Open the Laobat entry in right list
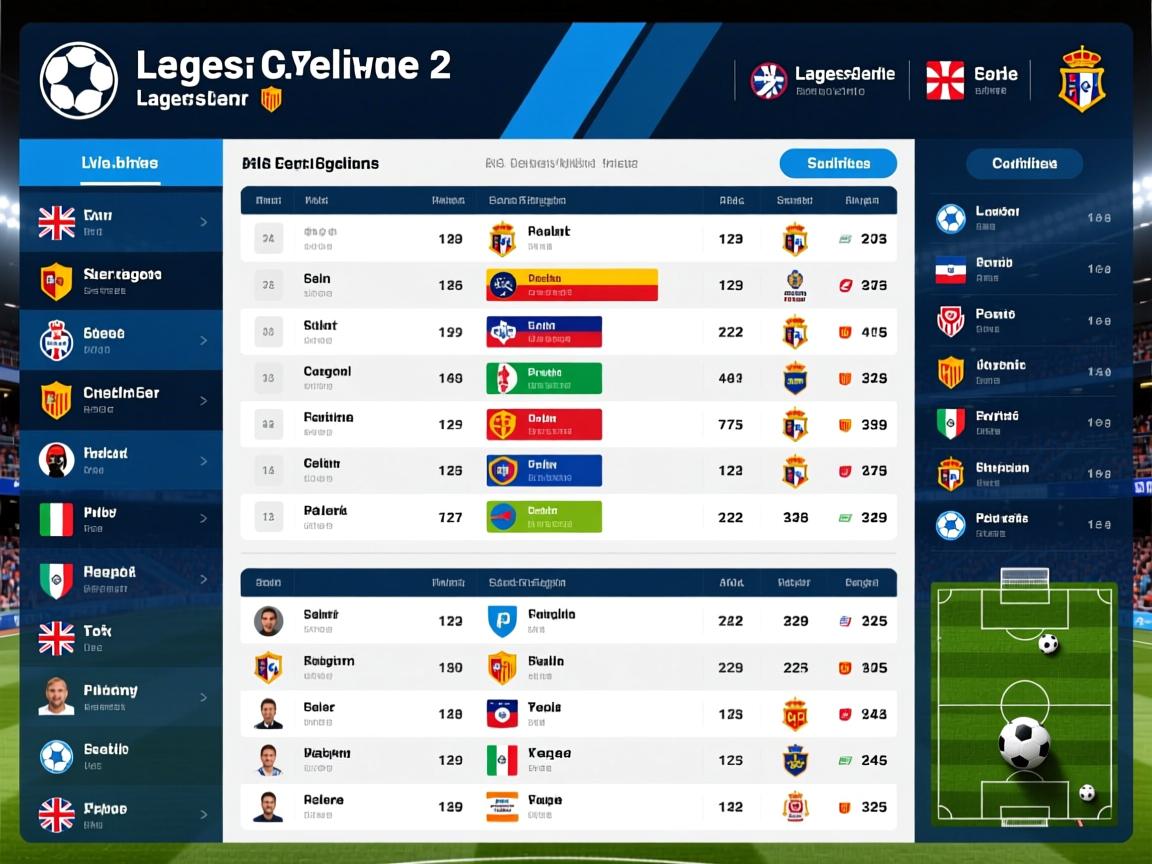This screenshot has height=864, width=1152. click(1024, 218)
